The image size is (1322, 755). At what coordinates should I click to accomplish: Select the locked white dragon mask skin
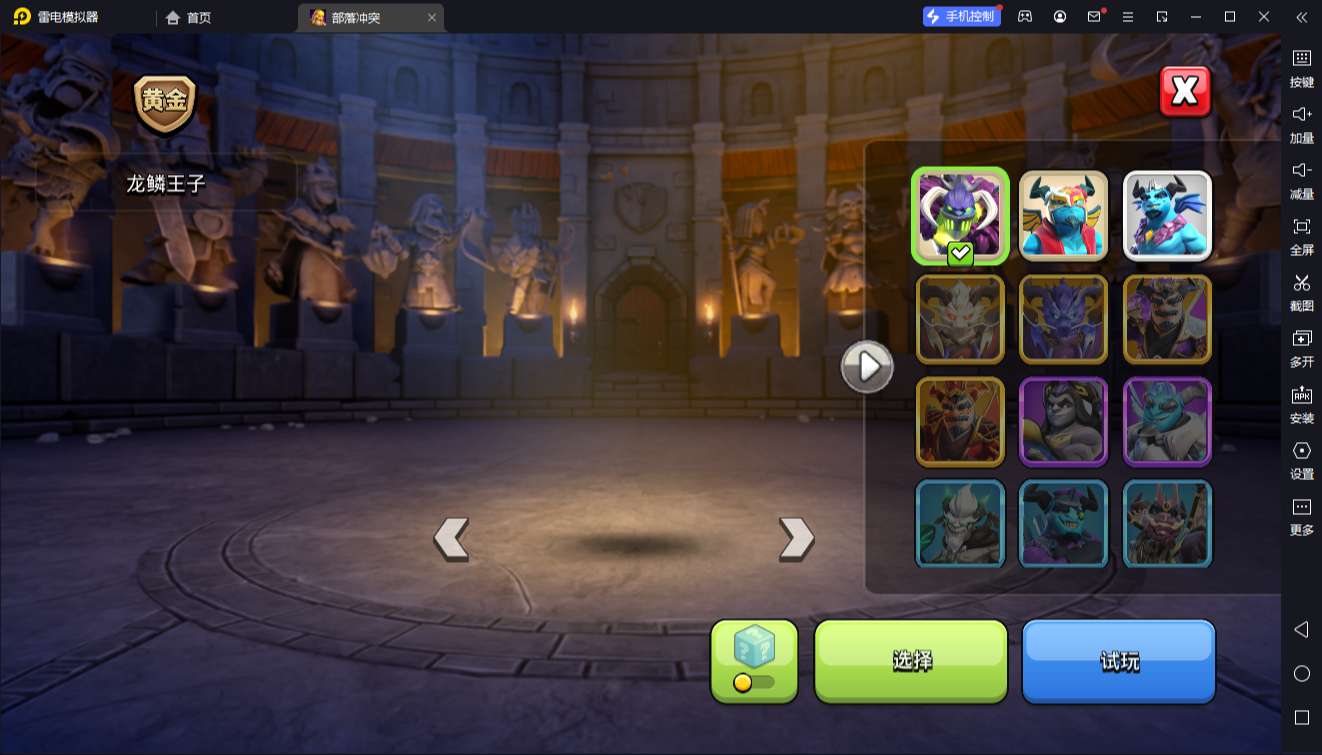coord(960,319)
